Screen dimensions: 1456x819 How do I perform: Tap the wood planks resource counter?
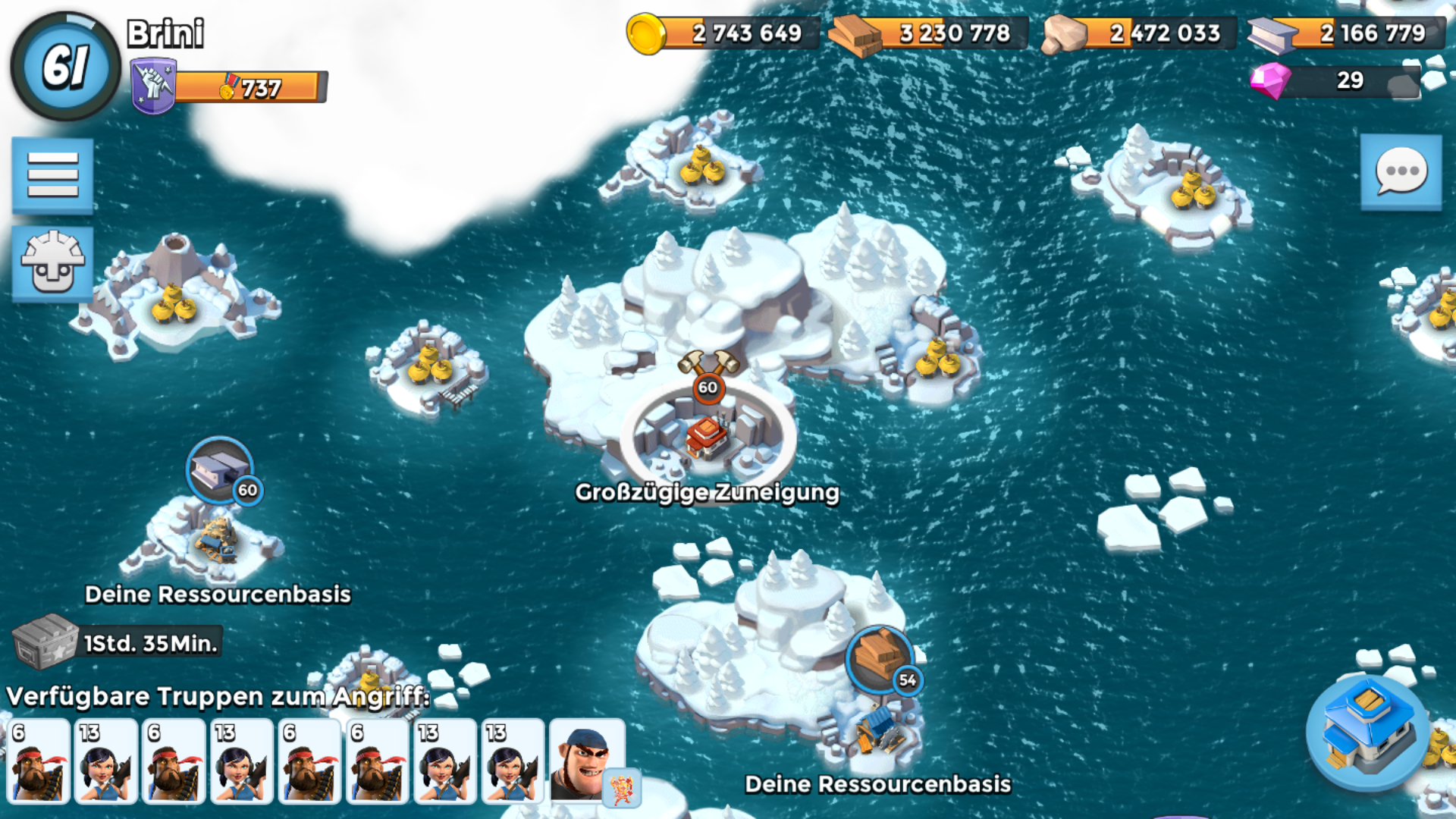[x=929, y=33]
